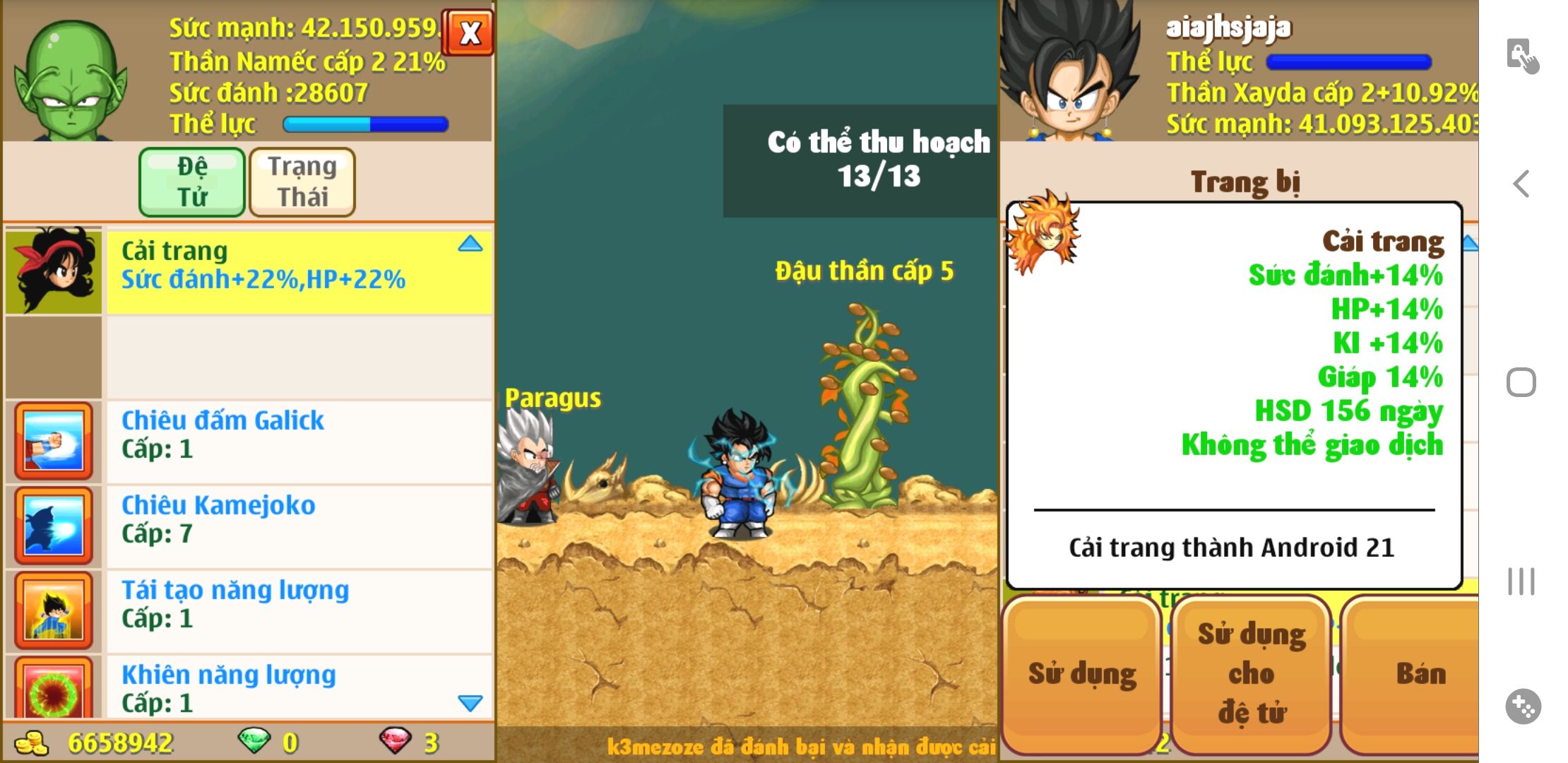Open the Android recent apps view
This screenshot has height=763, width=1568.
click(x=1521, y=581)
